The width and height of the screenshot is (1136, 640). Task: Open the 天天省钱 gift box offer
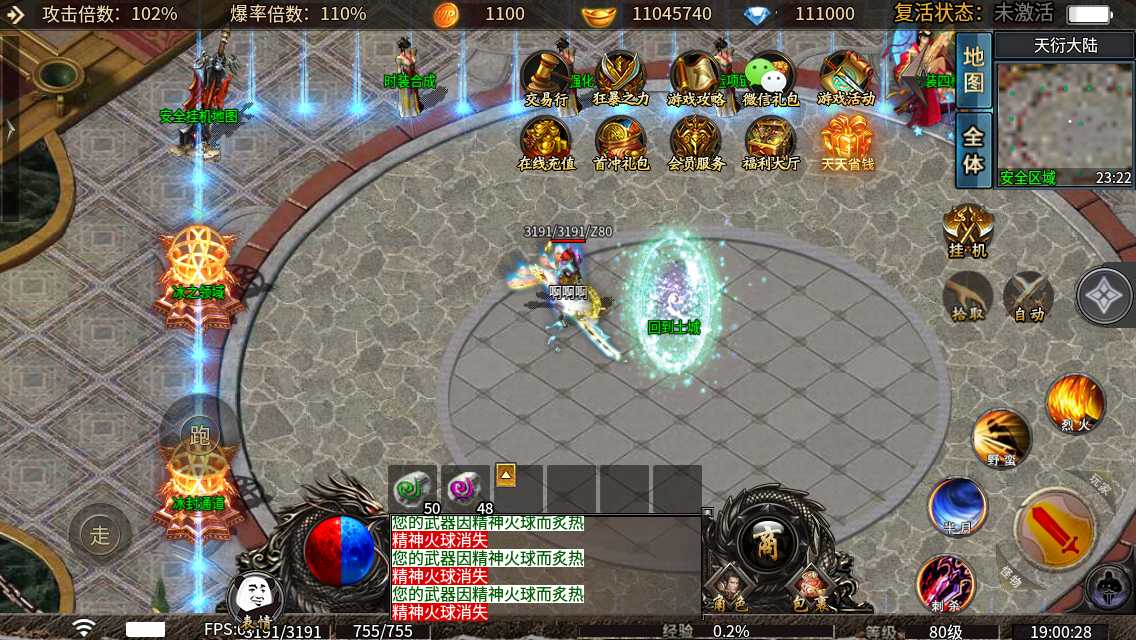point(847,141)
